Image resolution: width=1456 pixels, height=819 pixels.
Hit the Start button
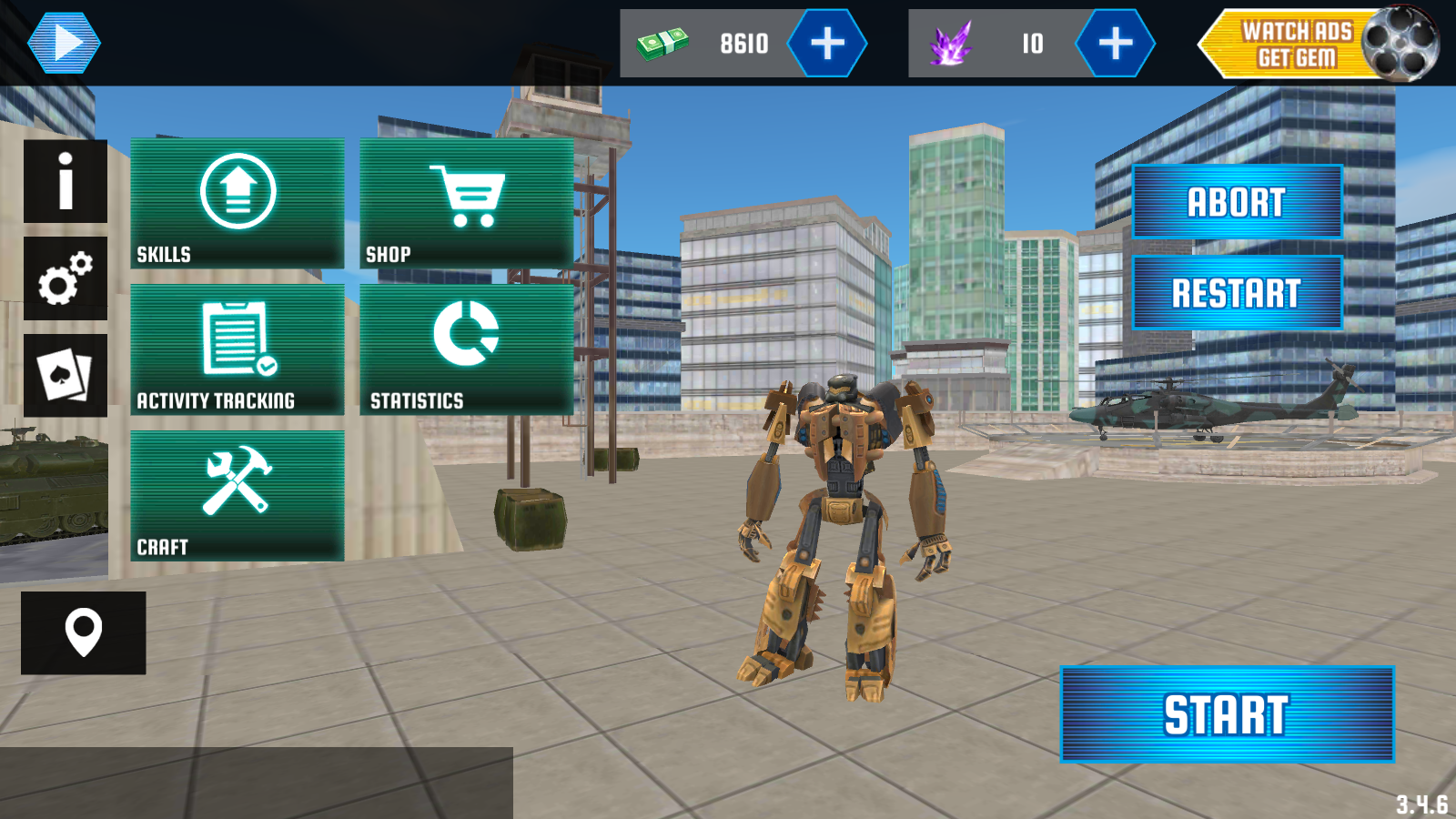click(1227, 714)
